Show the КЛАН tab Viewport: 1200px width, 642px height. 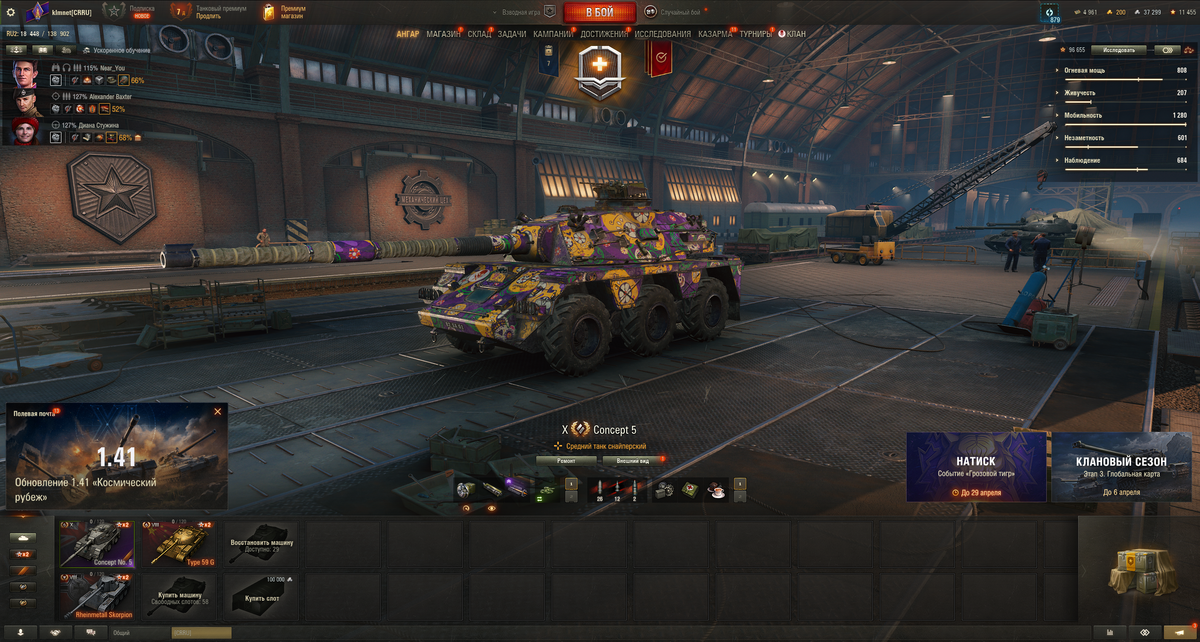795,34
